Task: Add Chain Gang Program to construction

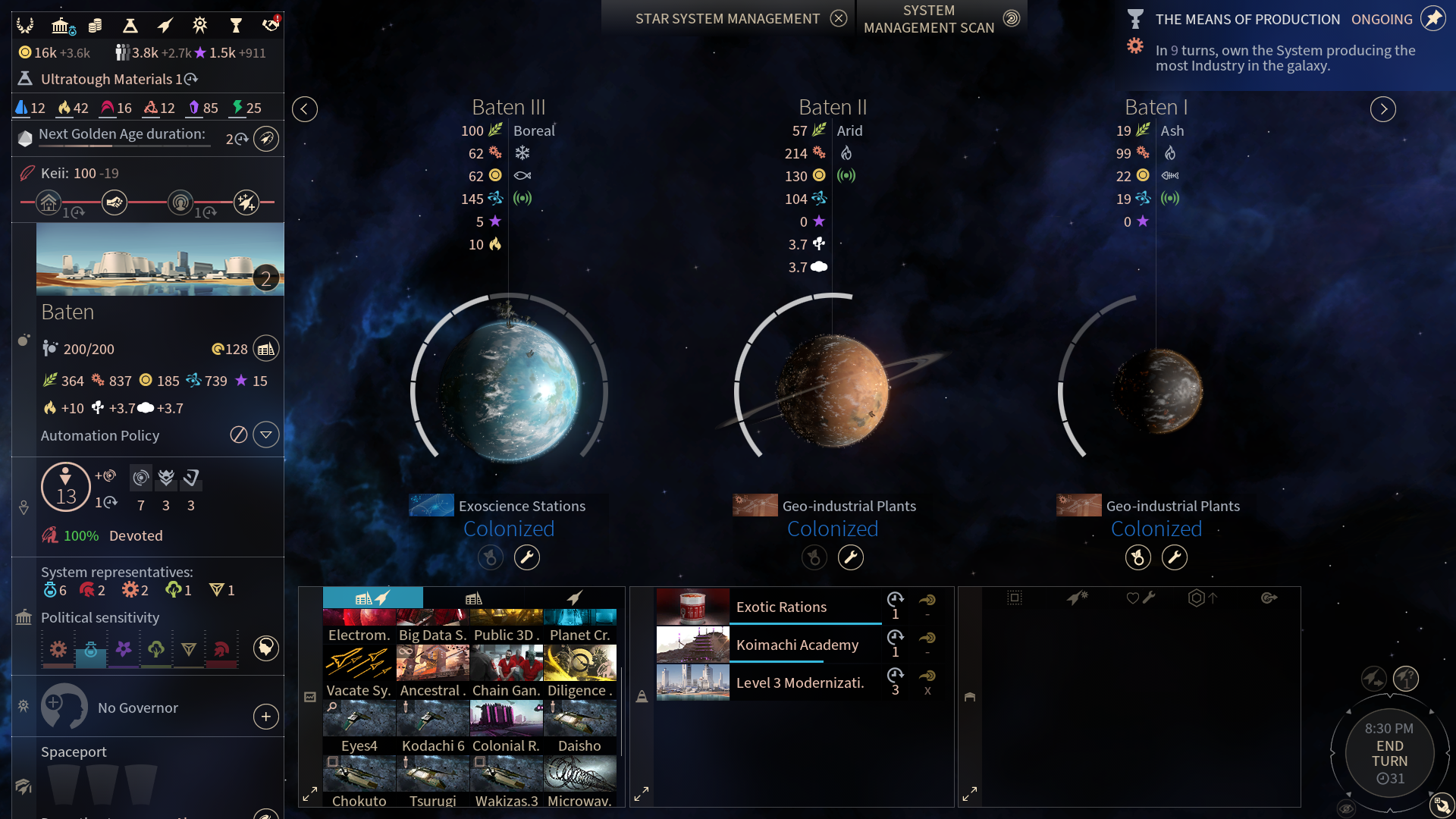Action: tap(507, 670)
